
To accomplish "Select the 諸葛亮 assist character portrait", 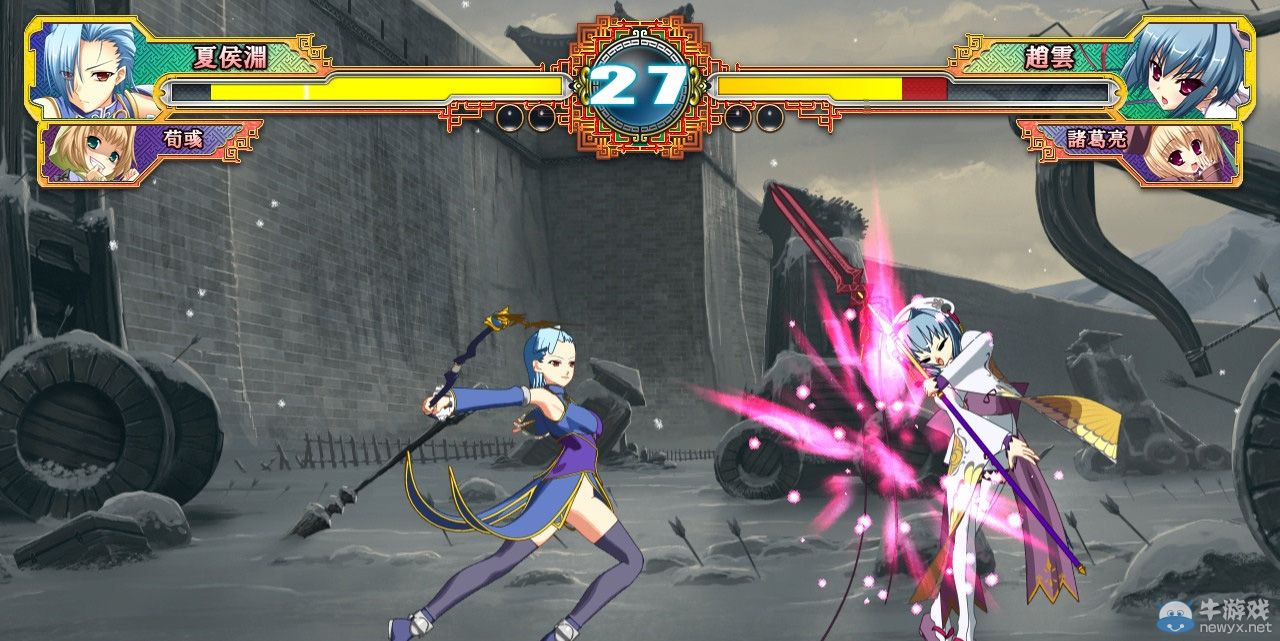I will 1192,153.
